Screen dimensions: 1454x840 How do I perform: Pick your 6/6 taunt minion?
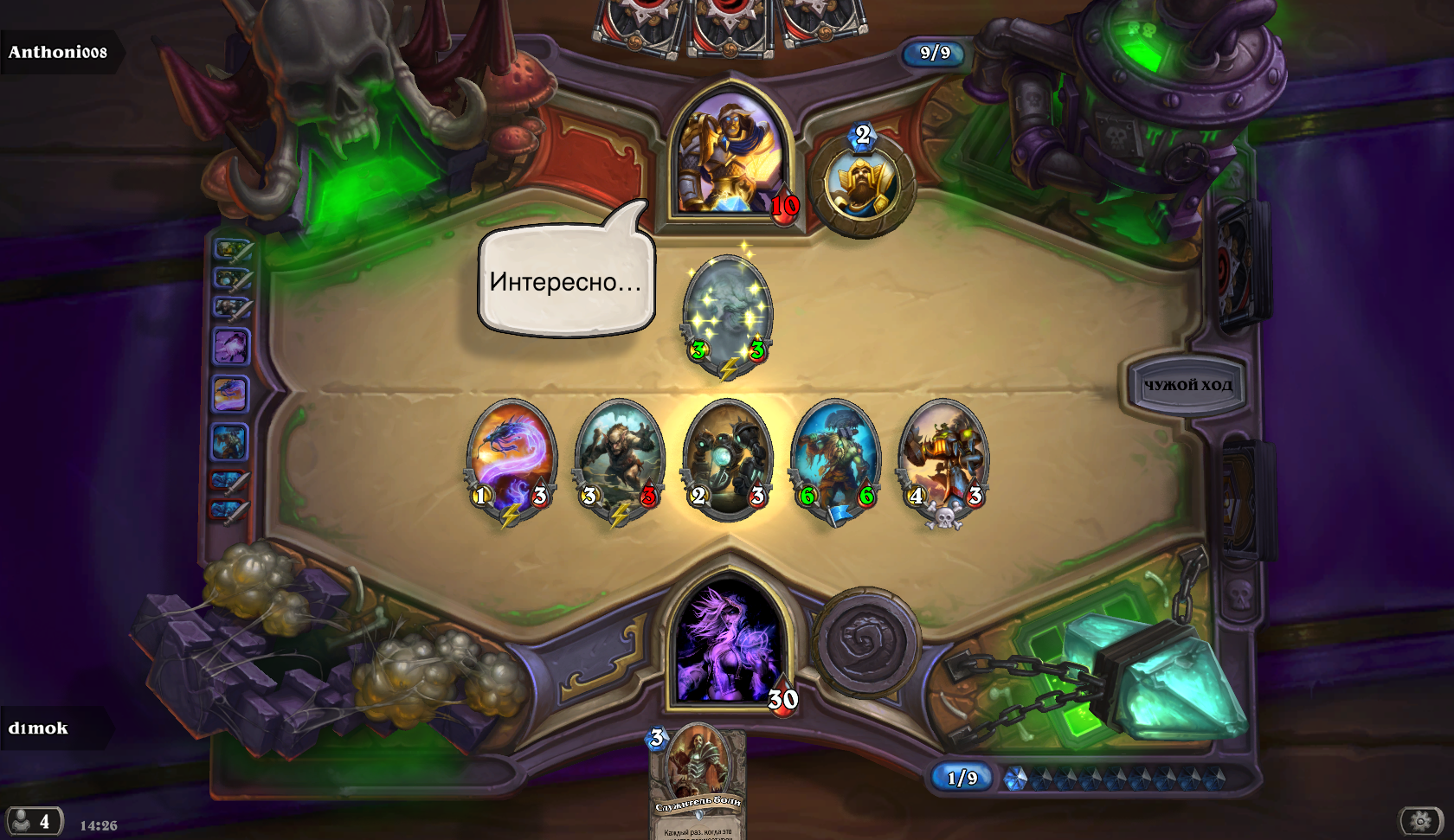coord(835,458)
